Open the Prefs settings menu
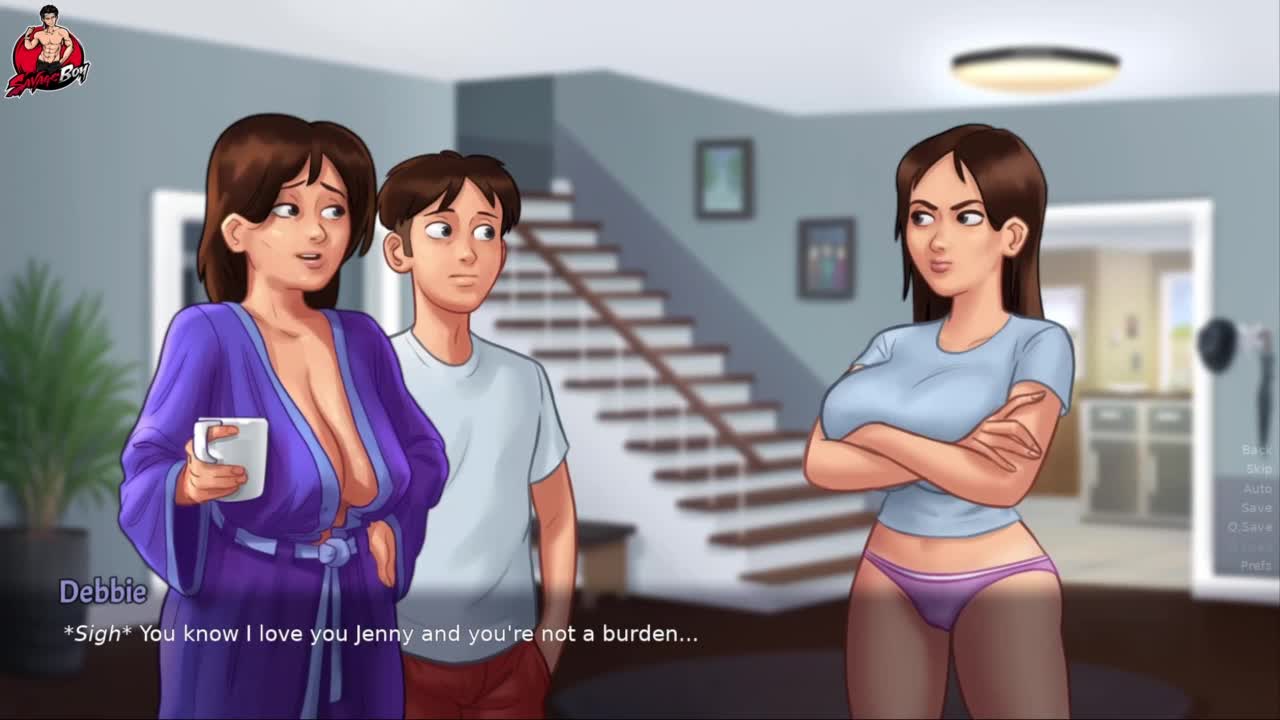 1256,565
